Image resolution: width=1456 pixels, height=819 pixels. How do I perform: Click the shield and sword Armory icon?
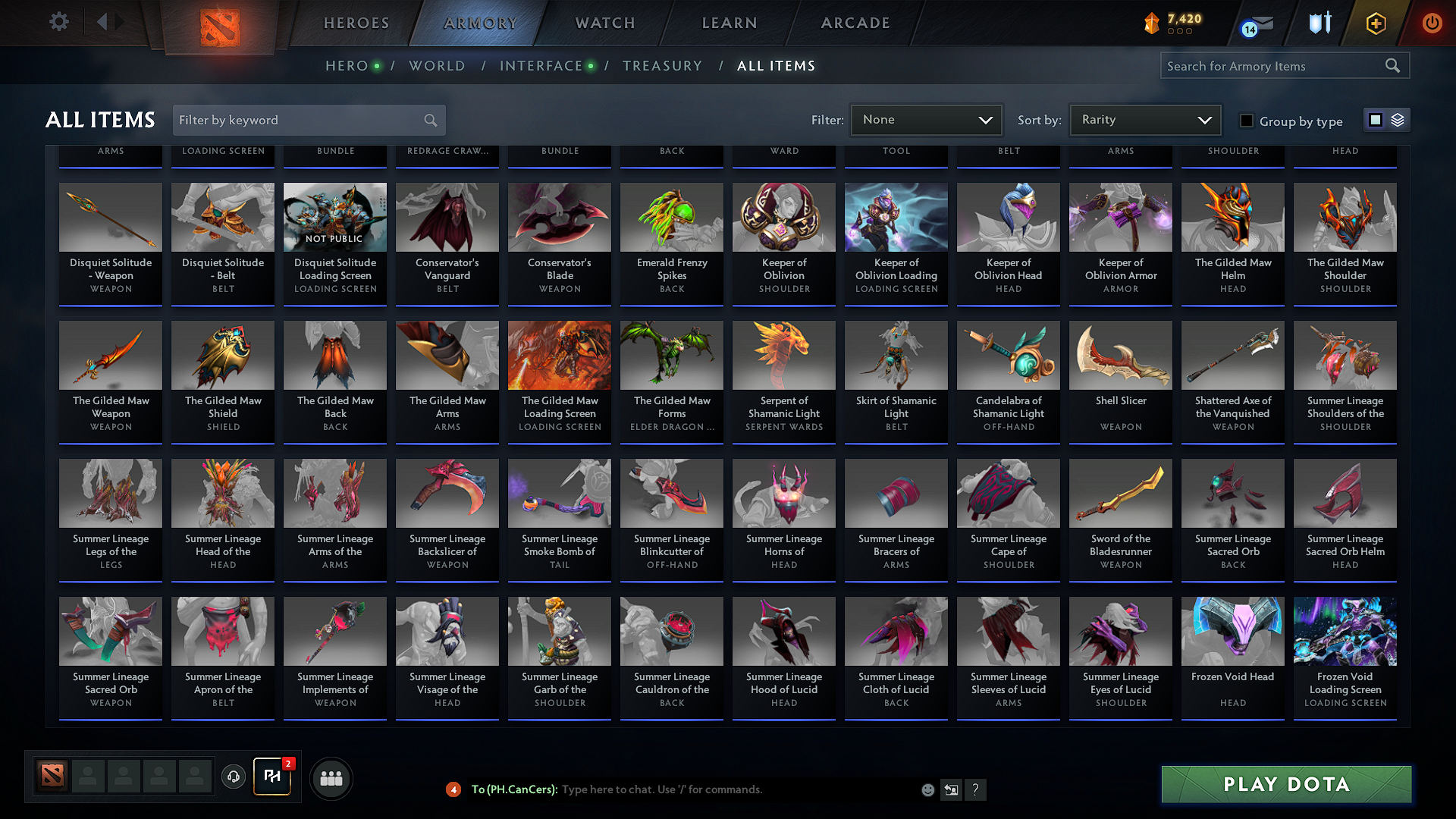(1318, 23)
